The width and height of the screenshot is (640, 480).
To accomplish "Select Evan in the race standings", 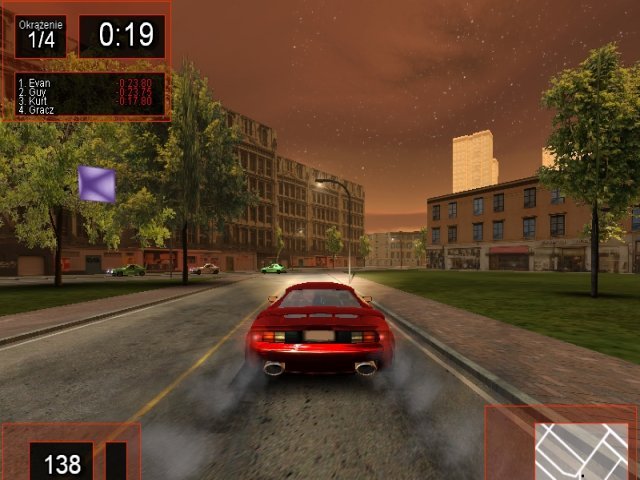I will pyautogui.click(x=40, y=83).
